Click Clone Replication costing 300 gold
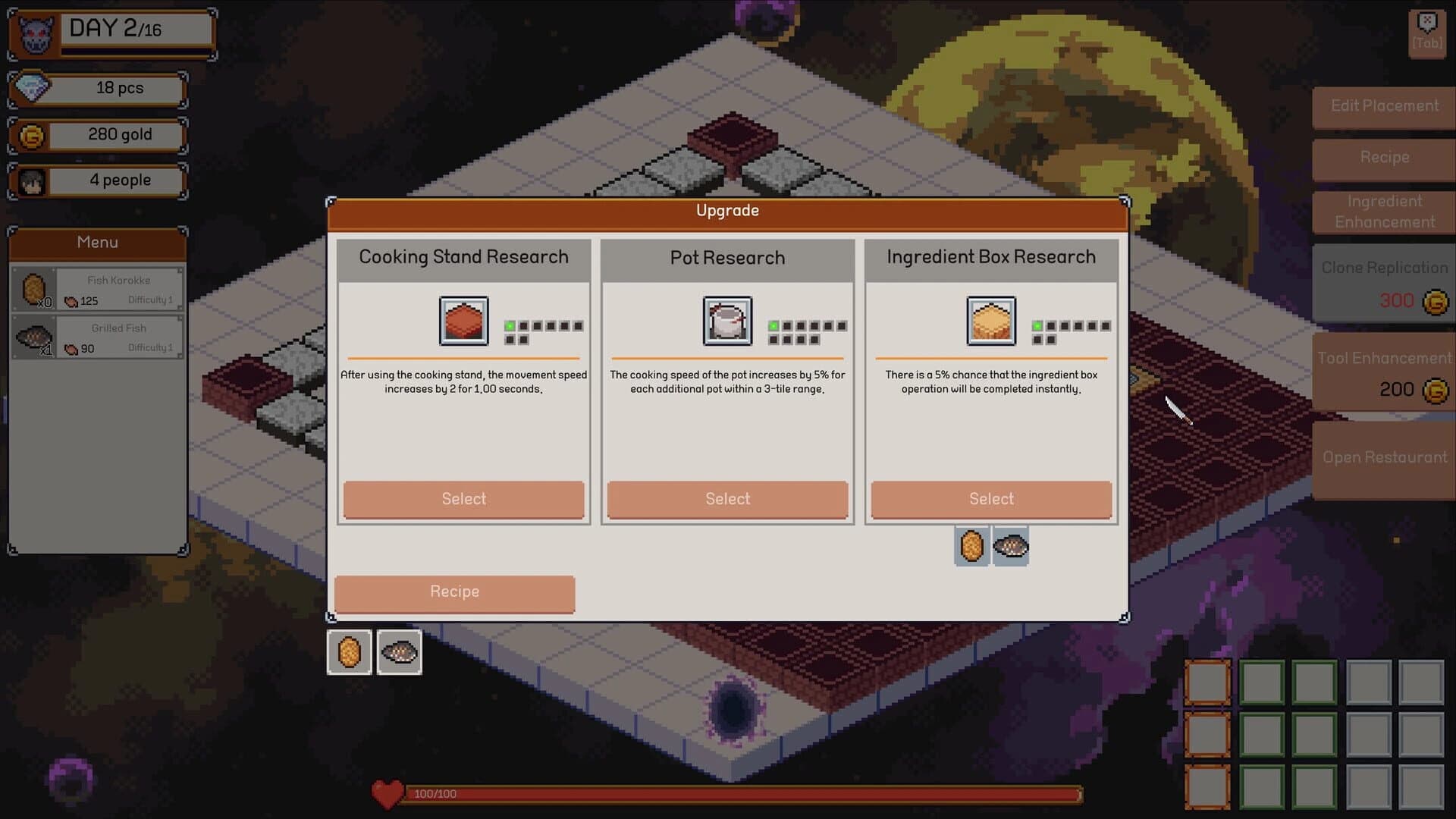 1385,283
